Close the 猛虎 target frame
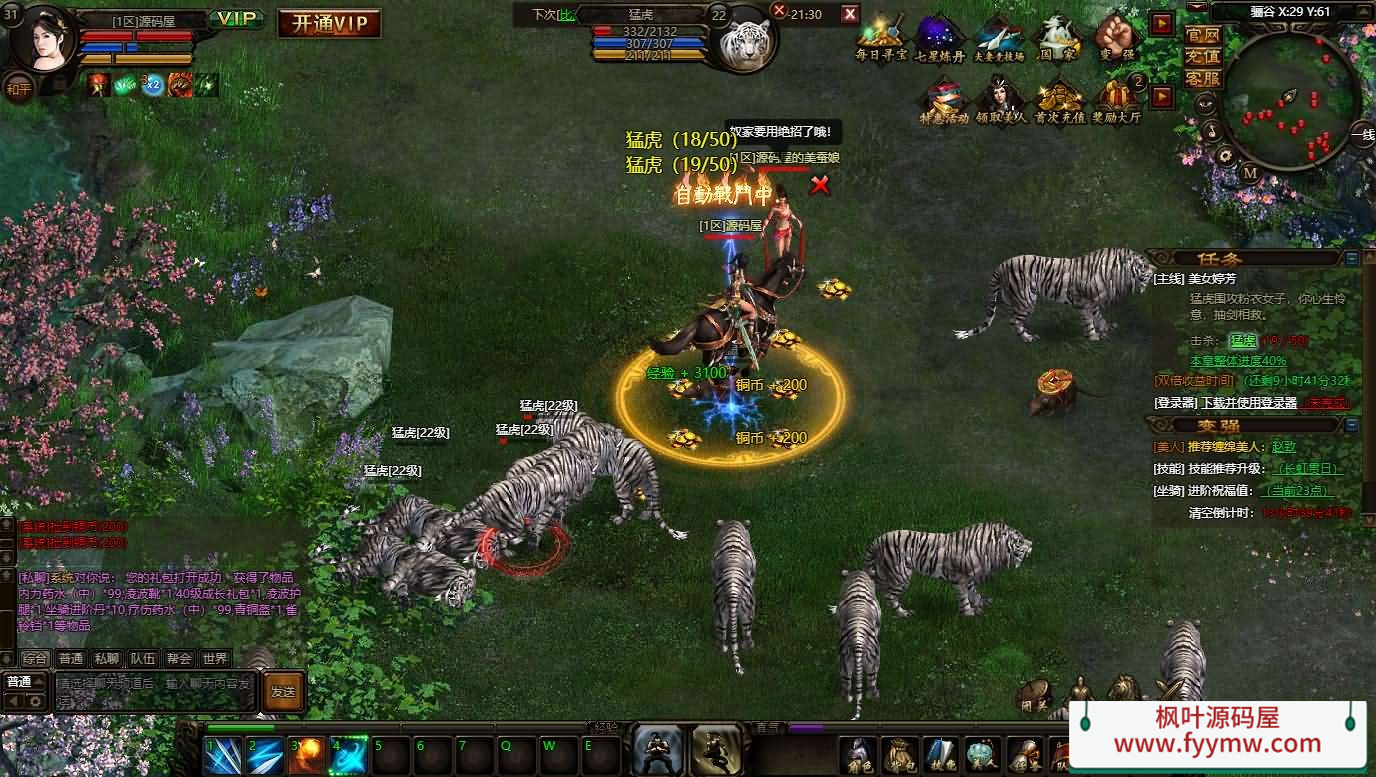 [x=850, y=13]
